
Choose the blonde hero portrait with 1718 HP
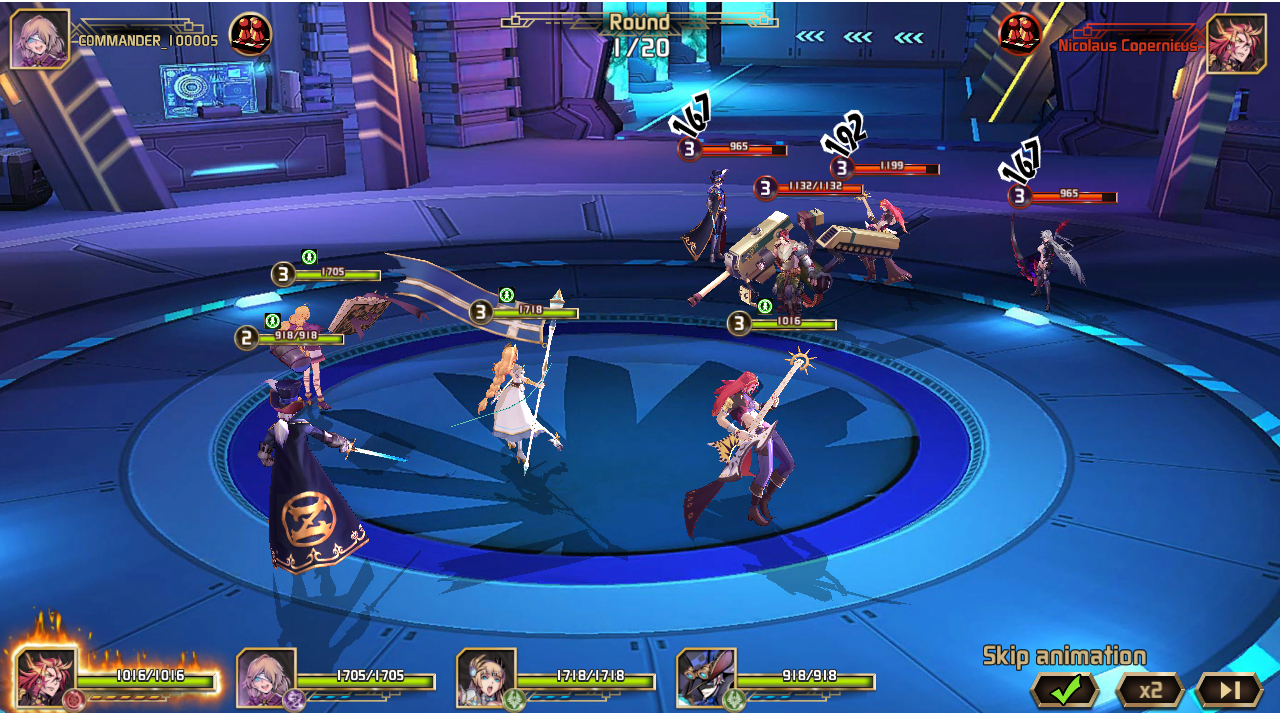pyautogui.click(x=486, y=677)
